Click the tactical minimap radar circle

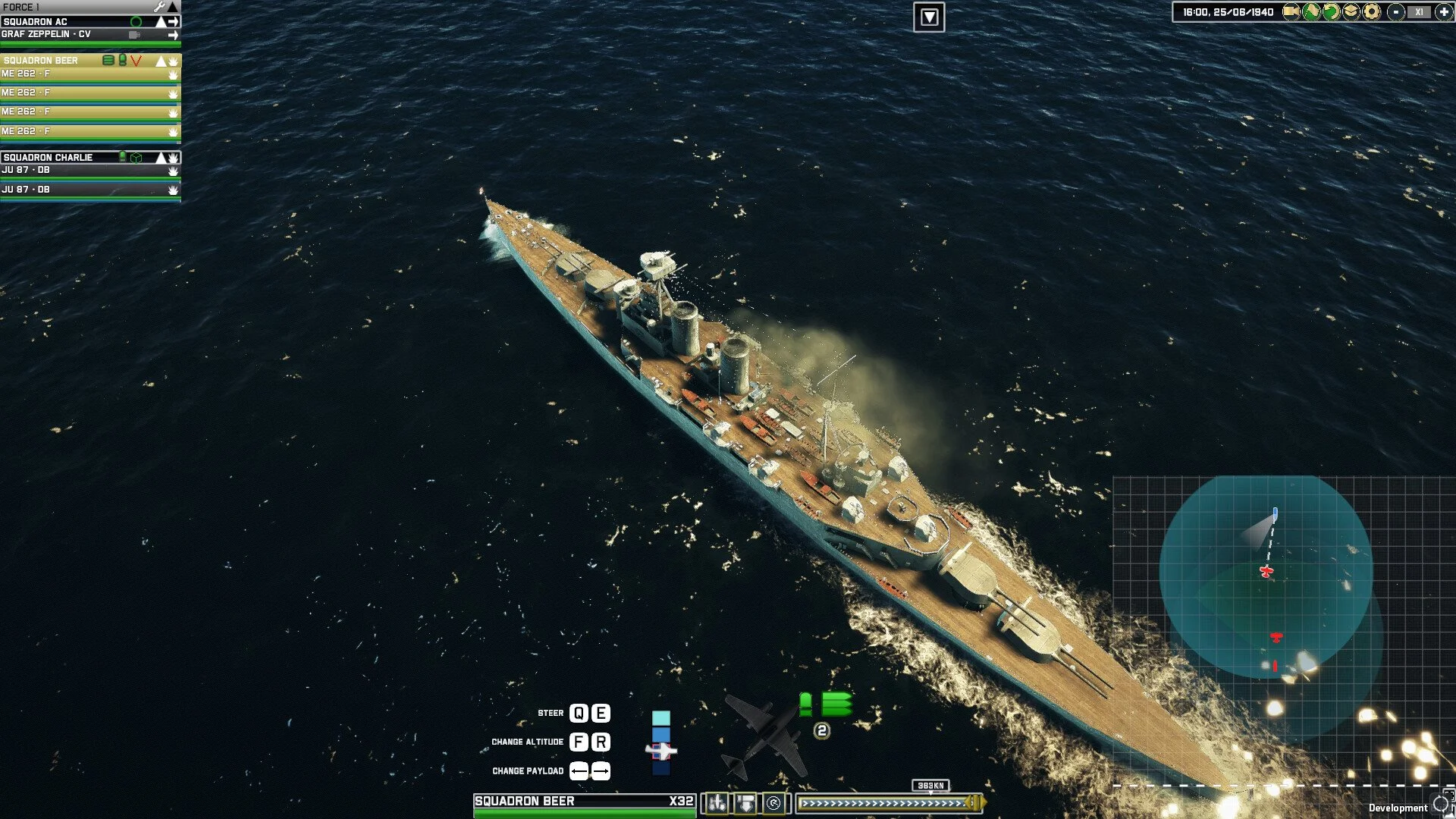pyautogui.click(x=1266, y=576)
